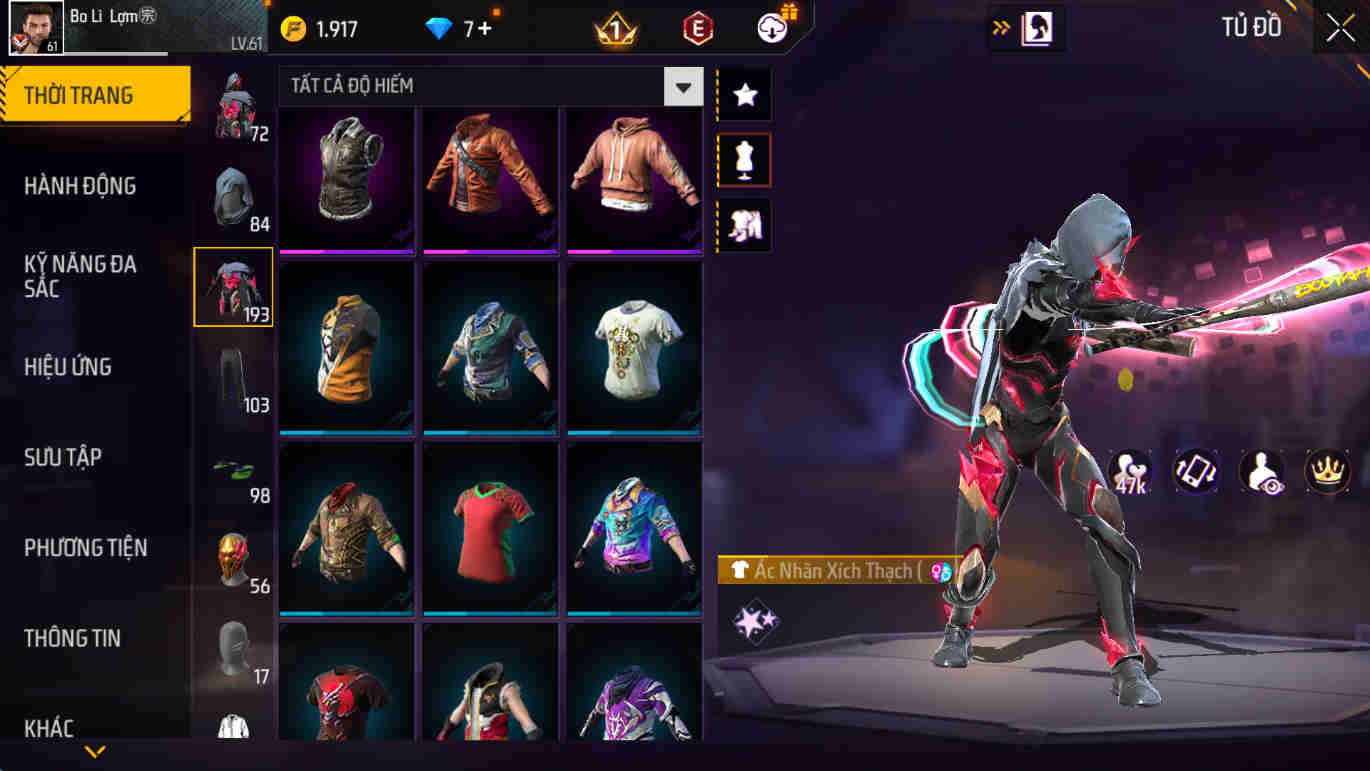
Task: Toggle the mannequin preview mode
Action: 744,160
